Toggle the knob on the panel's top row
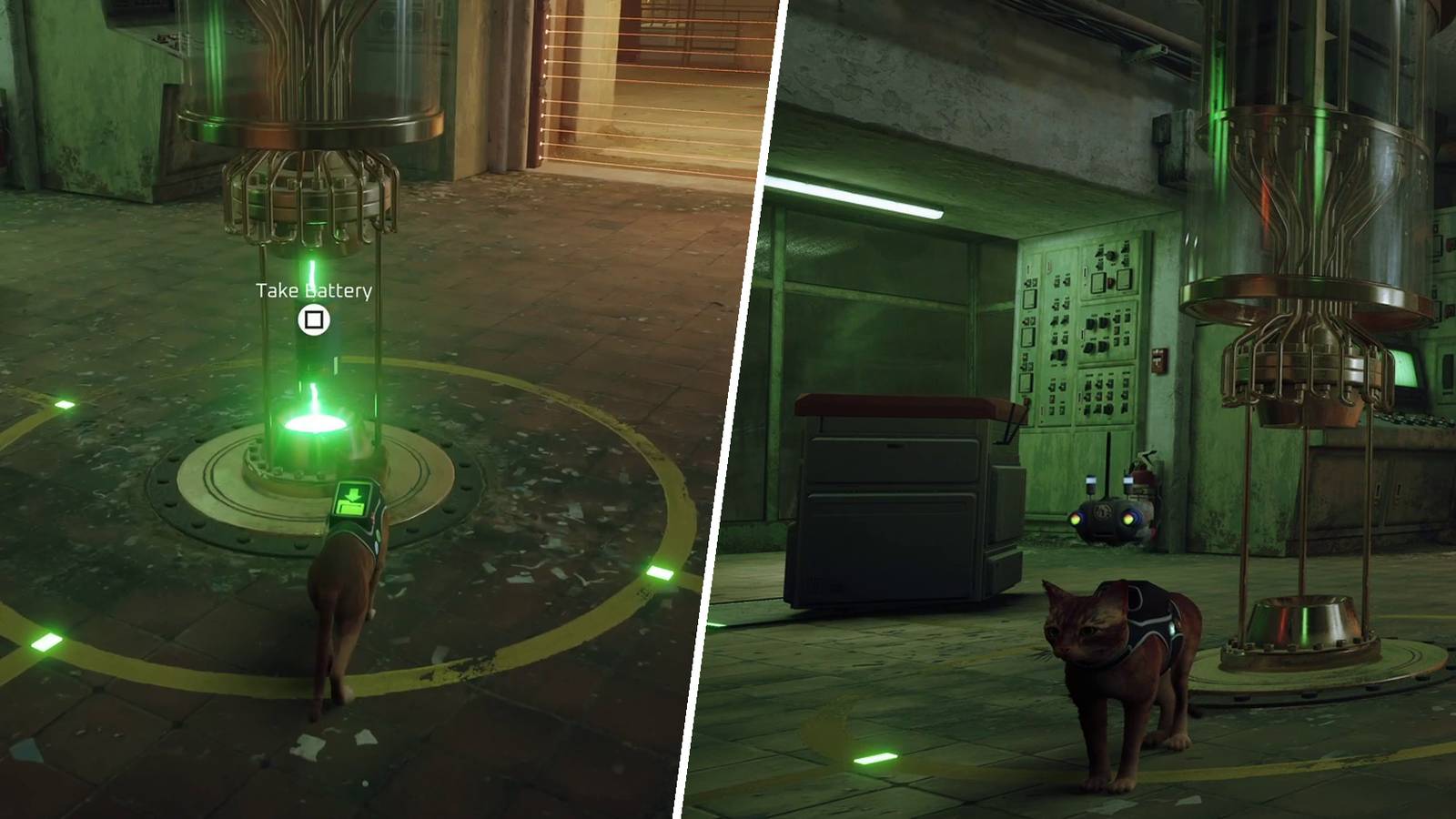Screen dimensions: 1456x819 coord(1110,255)
